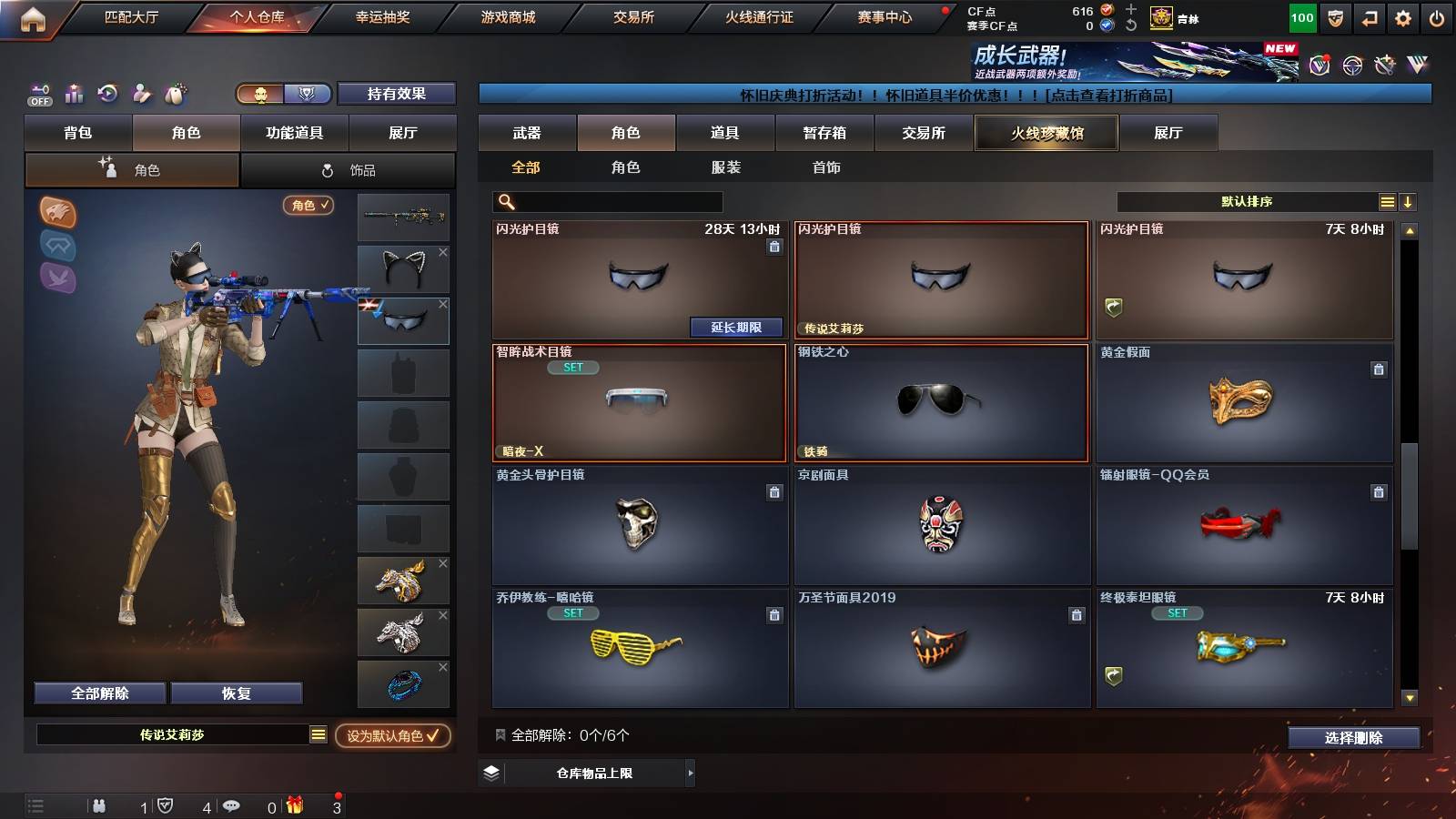Switch to the 火线珍藏馆 tab

tap(1046, 133)
